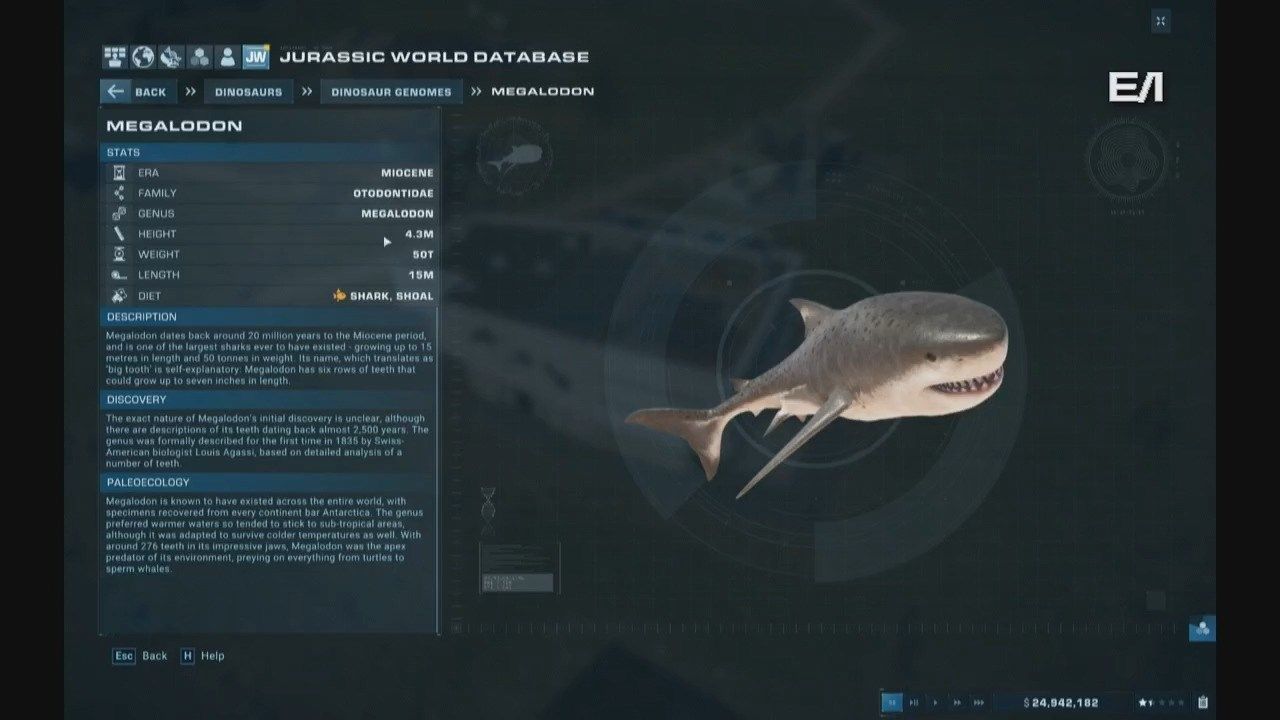Viewport: 1280px width, 720px height.
Task: Open the control room screens tab
Action: click(114, 57)
